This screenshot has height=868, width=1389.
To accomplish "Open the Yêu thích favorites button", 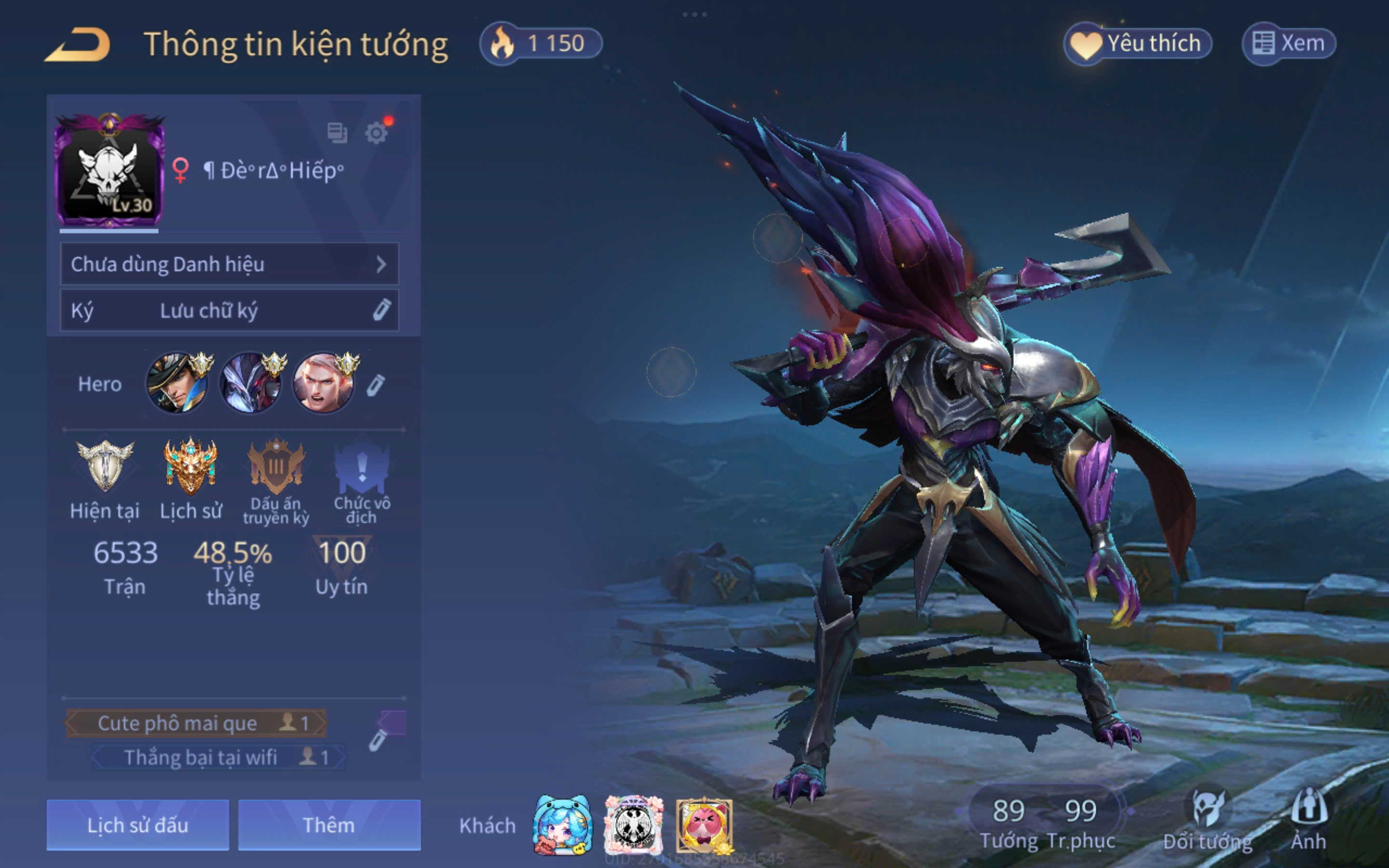I will click(1138, 43).
